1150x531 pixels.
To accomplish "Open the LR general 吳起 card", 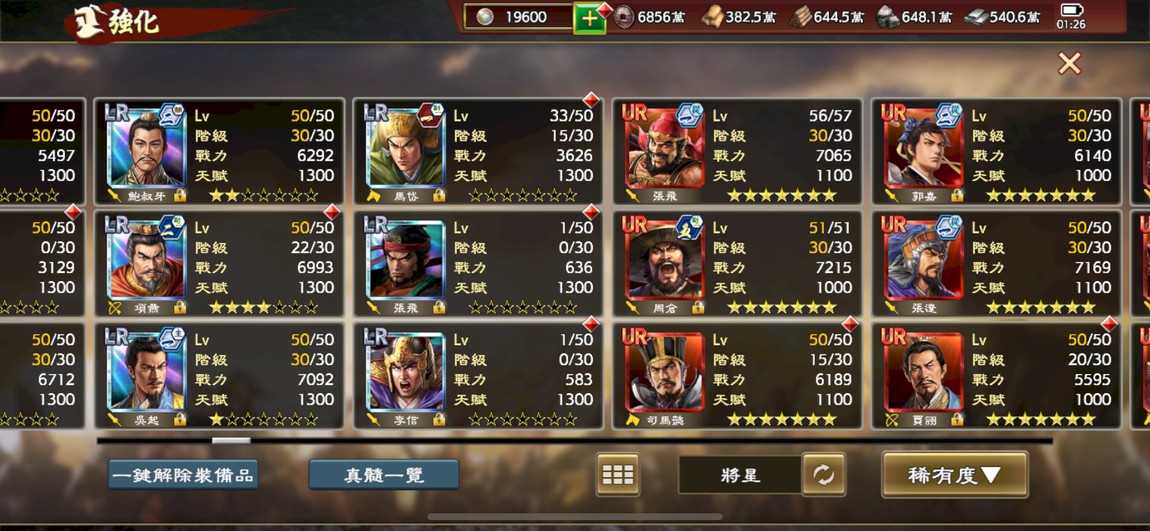I will pyautogui.click(x=220, y=375).
